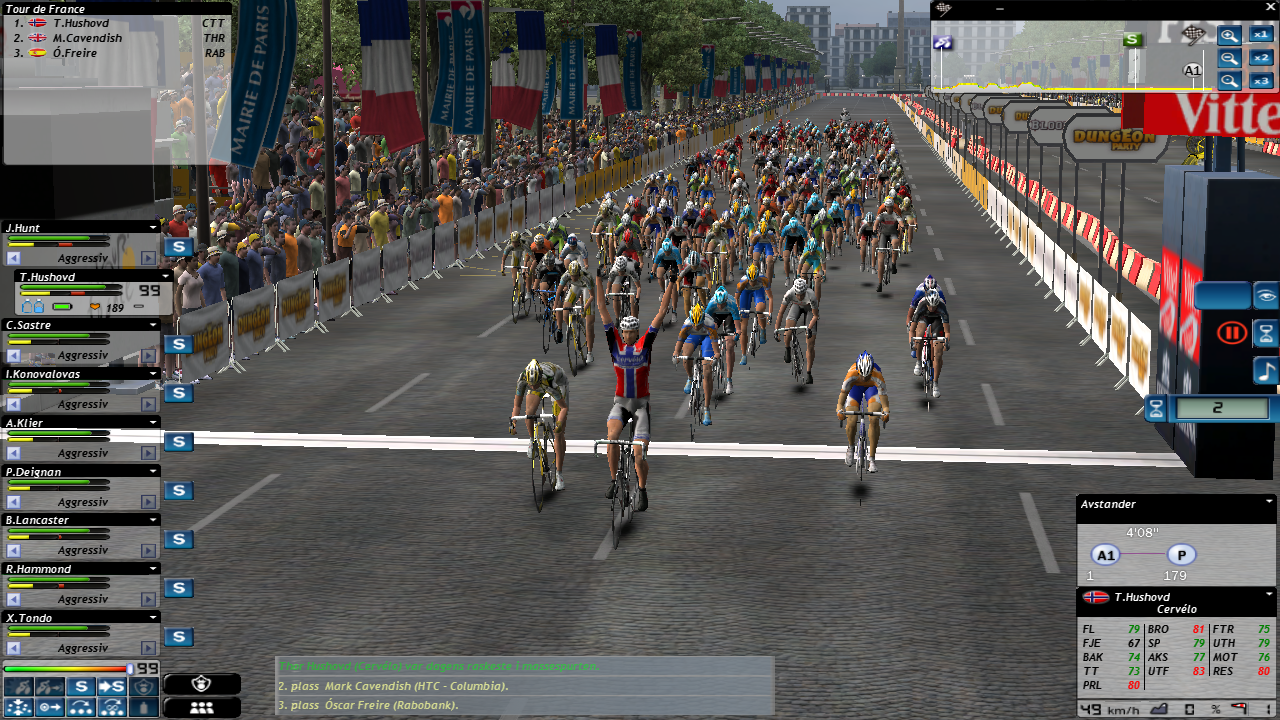Set game speed to x2
Viewport: 1280px width, 720px height.
point(1261,58)
